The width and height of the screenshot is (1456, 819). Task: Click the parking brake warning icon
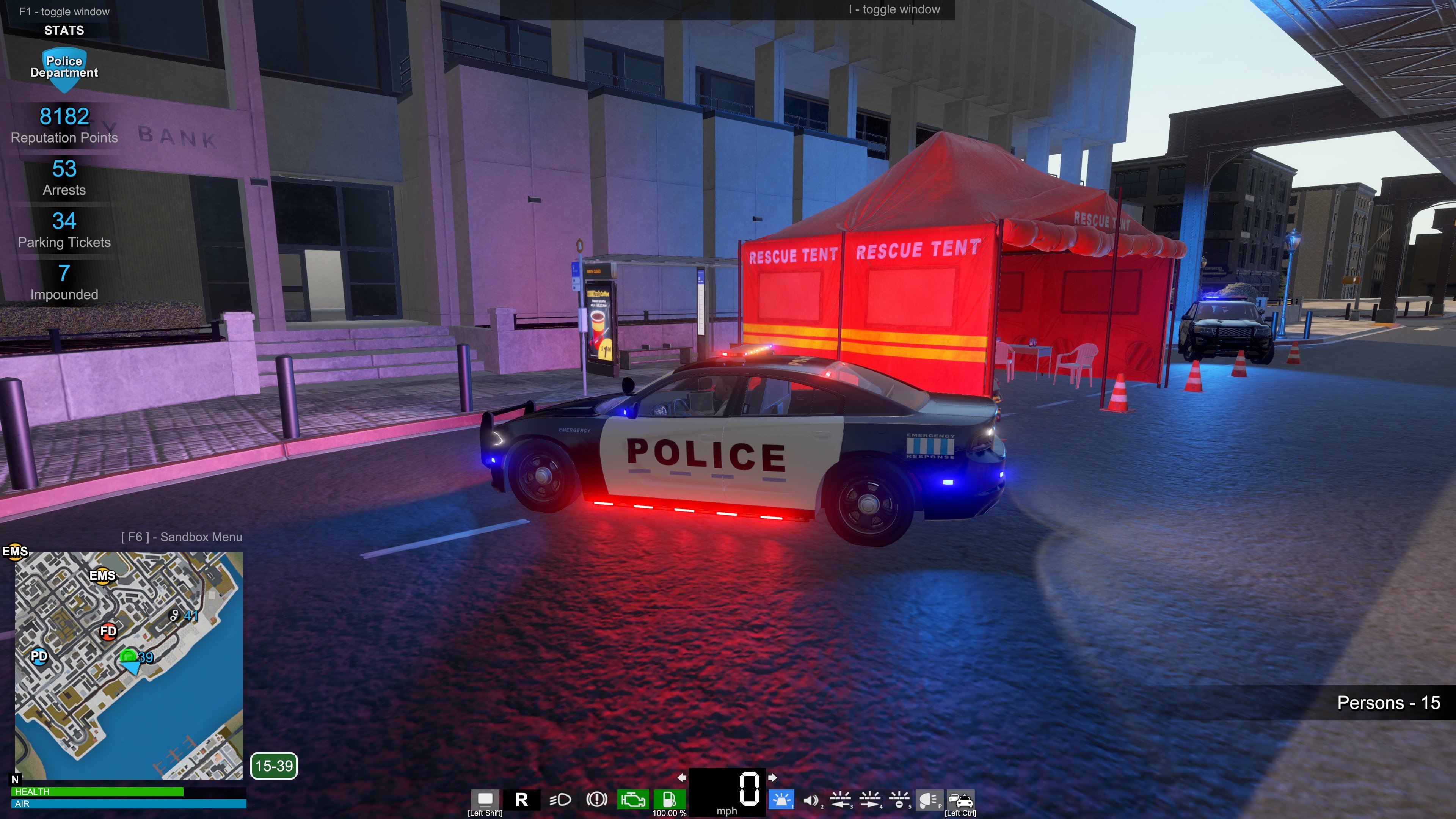click(x=596, y=800)
